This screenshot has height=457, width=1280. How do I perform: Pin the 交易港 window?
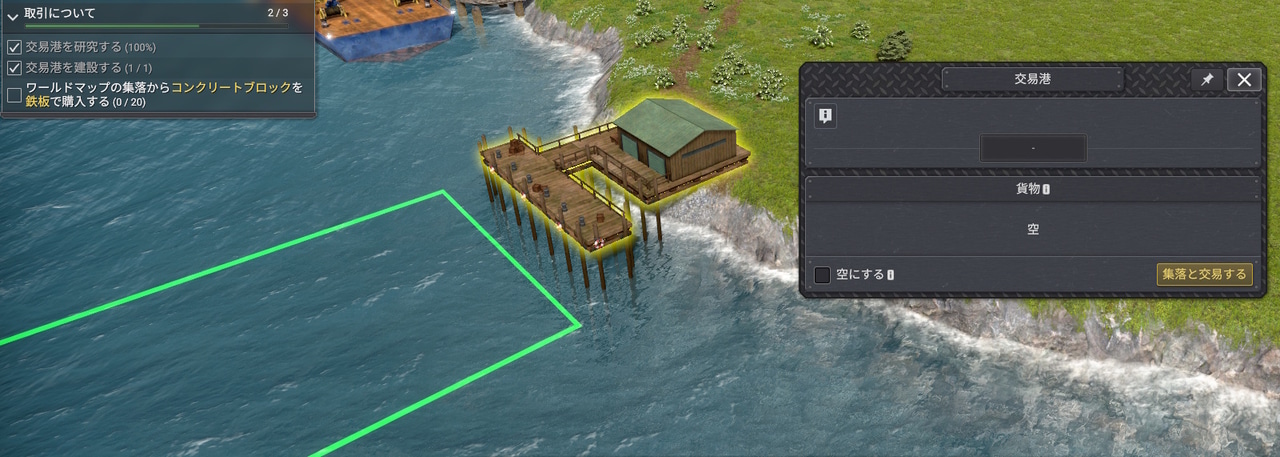[1207, 80]
